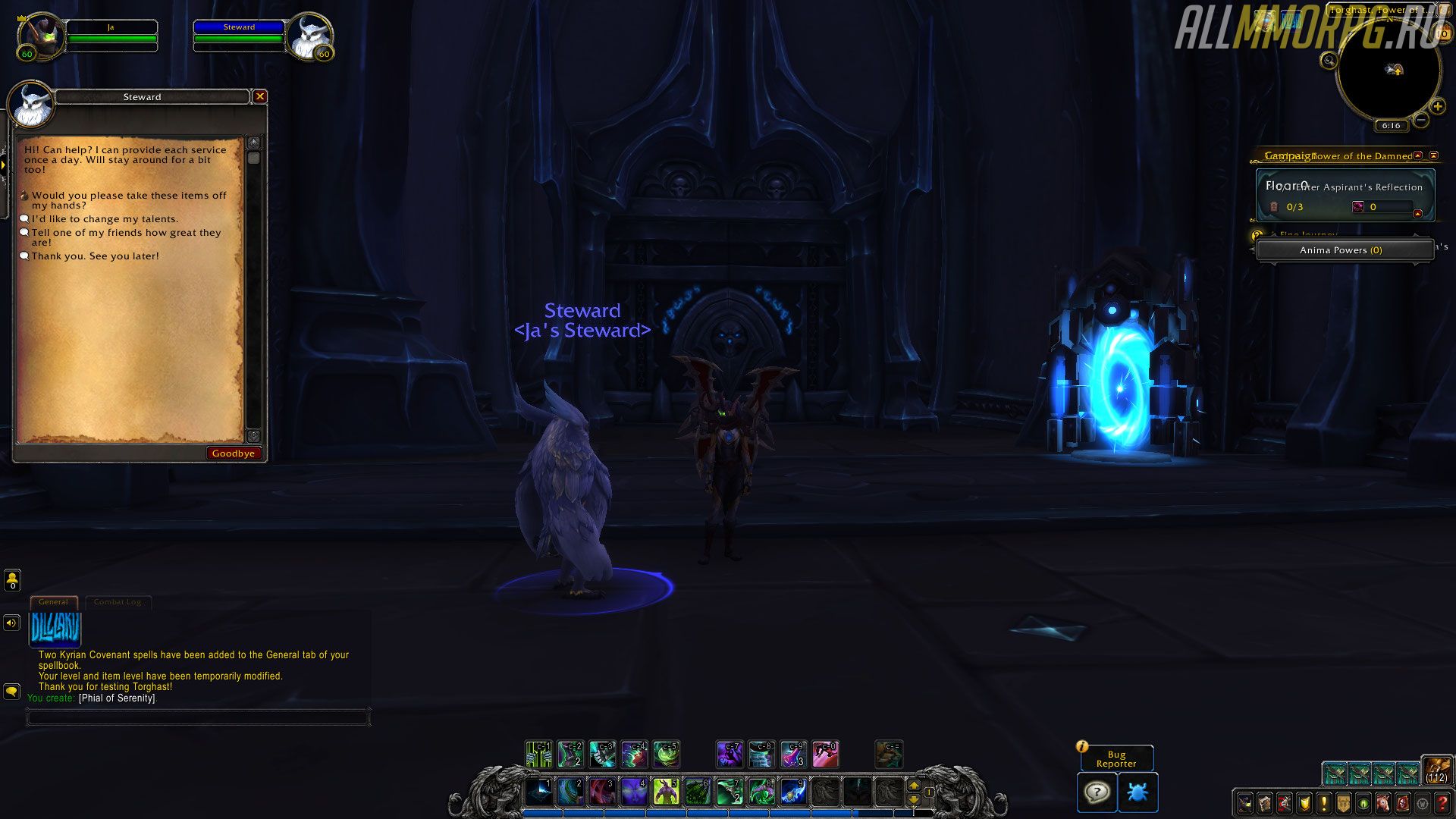
Task: Close the Steward dialogue window
Action: pos(260,96)
